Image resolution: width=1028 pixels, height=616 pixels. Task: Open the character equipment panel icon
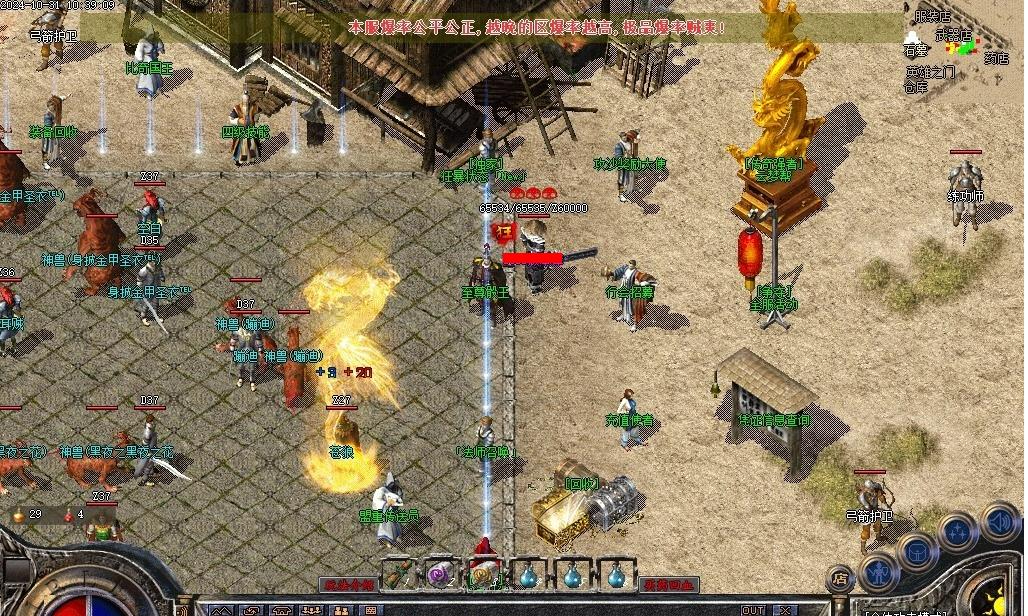pos(879,573)
